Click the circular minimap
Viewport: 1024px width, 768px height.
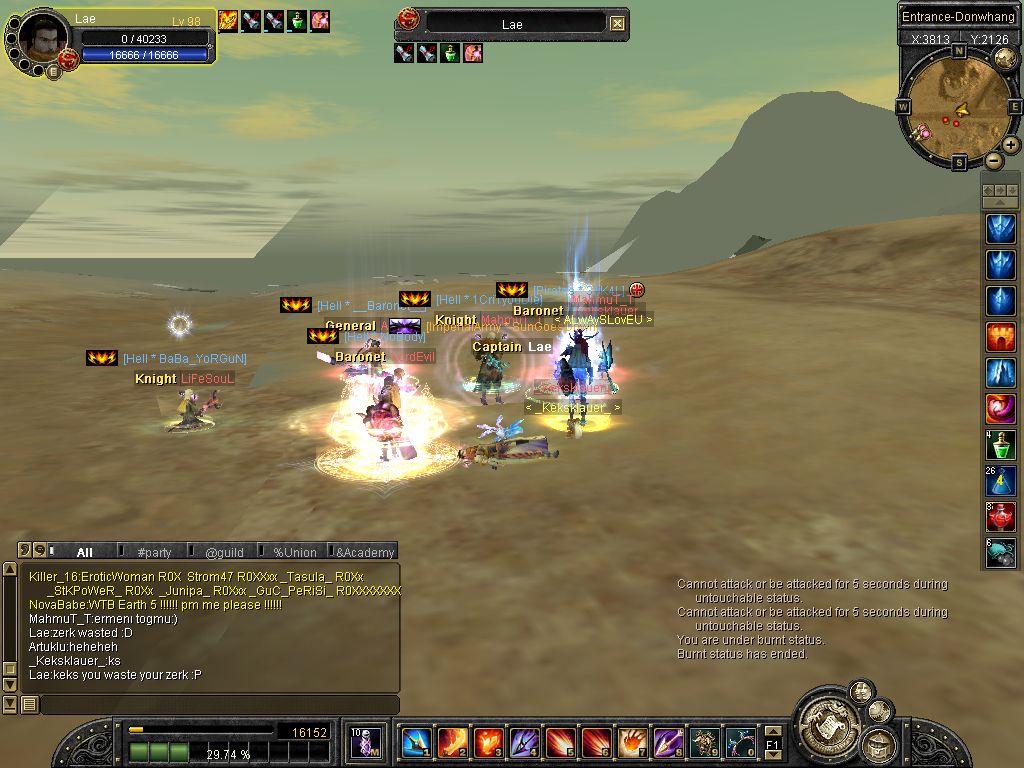(x=959, y=106)
